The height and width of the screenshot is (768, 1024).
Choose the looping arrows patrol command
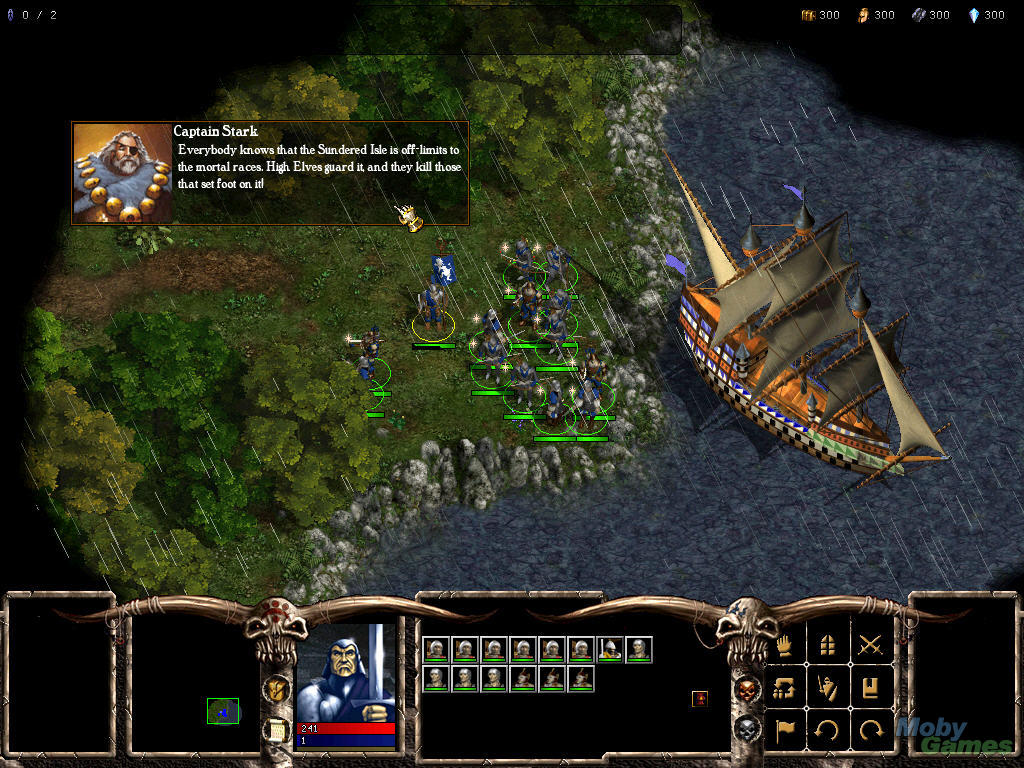pyautogui.click(x=787, y=687)
